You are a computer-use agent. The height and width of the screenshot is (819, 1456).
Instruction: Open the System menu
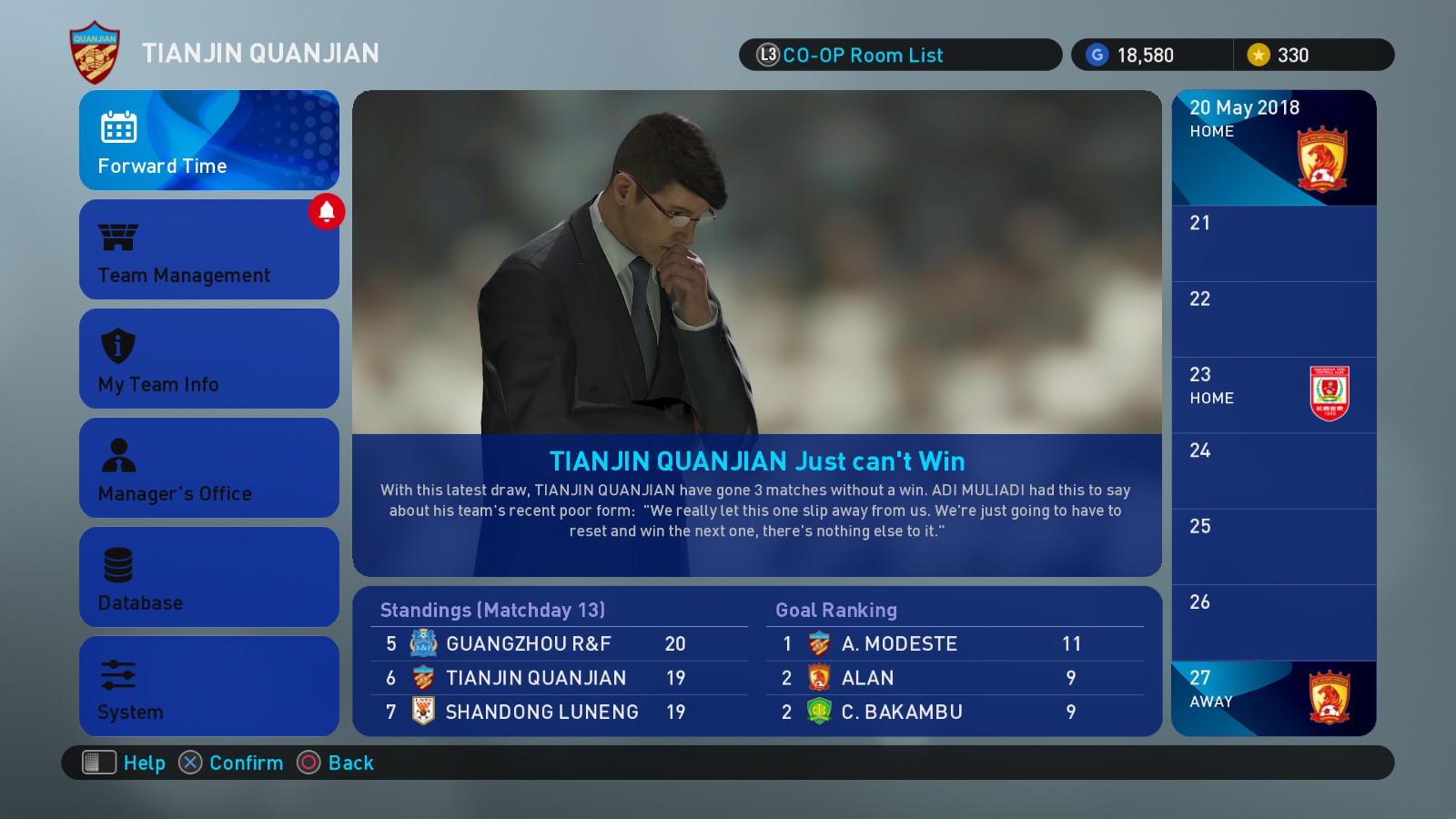[x=208, y=686]
